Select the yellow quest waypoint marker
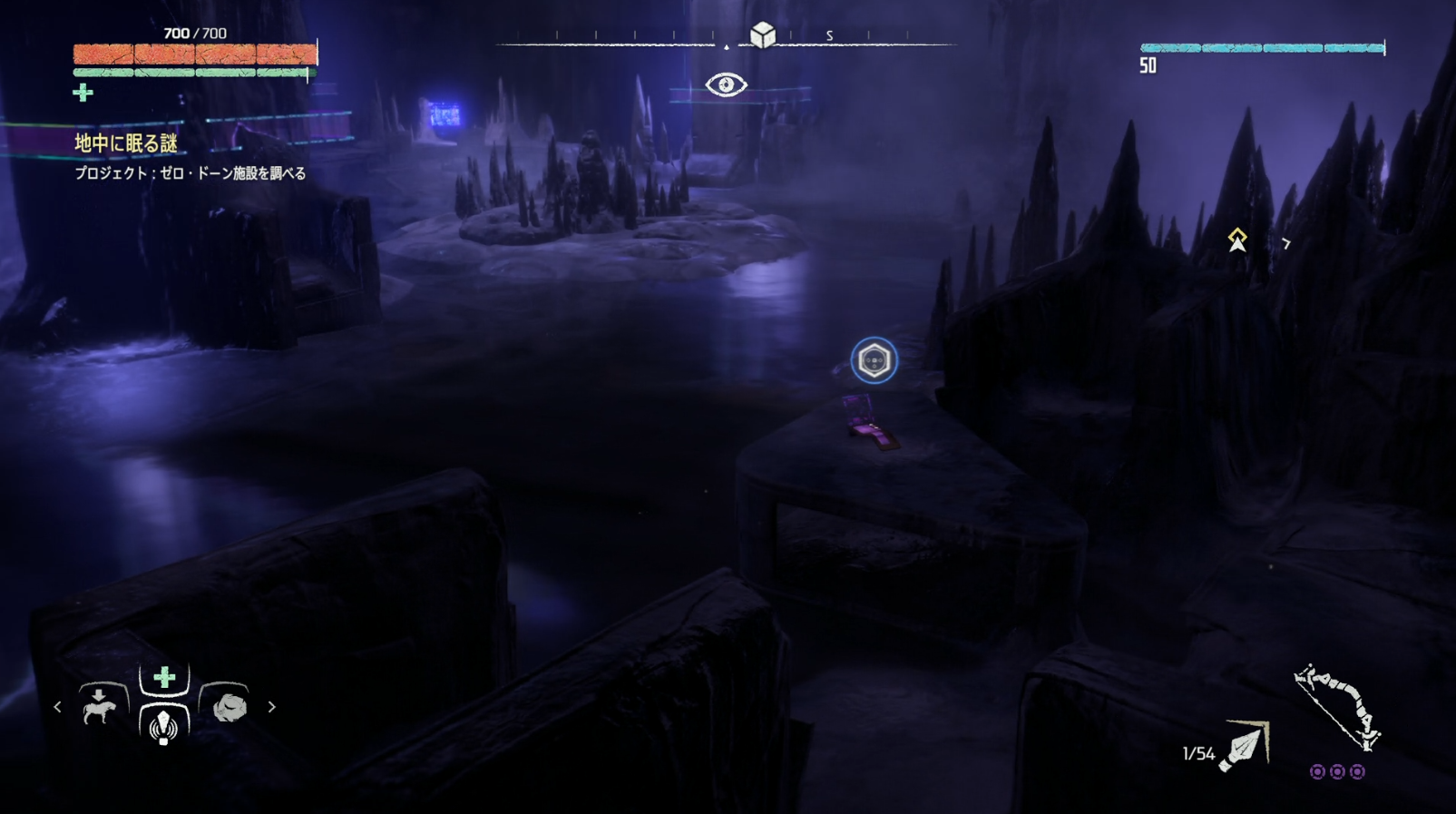This screenshot has width=1456, height=814. pyautogui.click(x=1237, y=240)
